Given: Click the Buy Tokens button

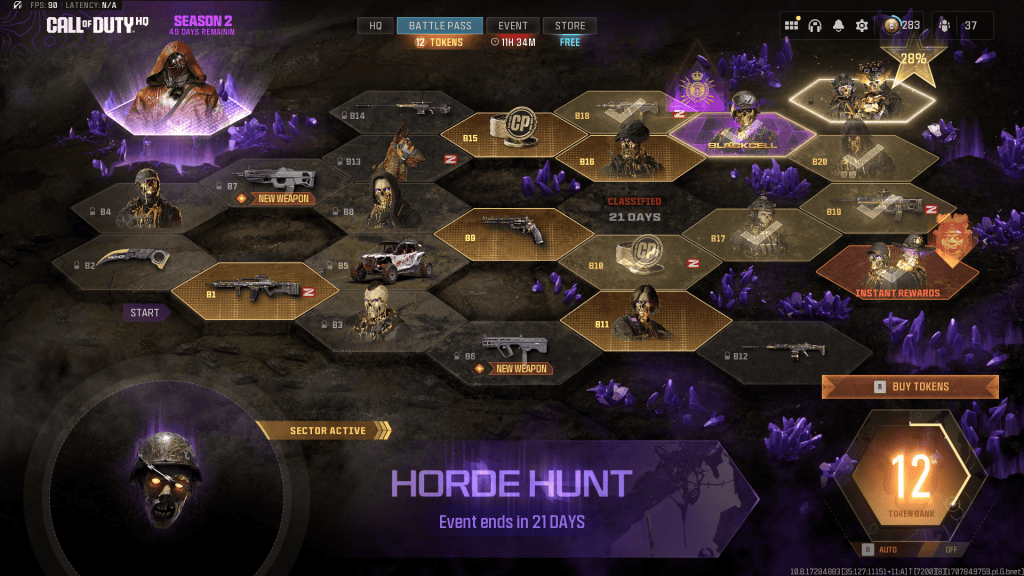Looking at the screenshot, I should [x=910, y=387].
